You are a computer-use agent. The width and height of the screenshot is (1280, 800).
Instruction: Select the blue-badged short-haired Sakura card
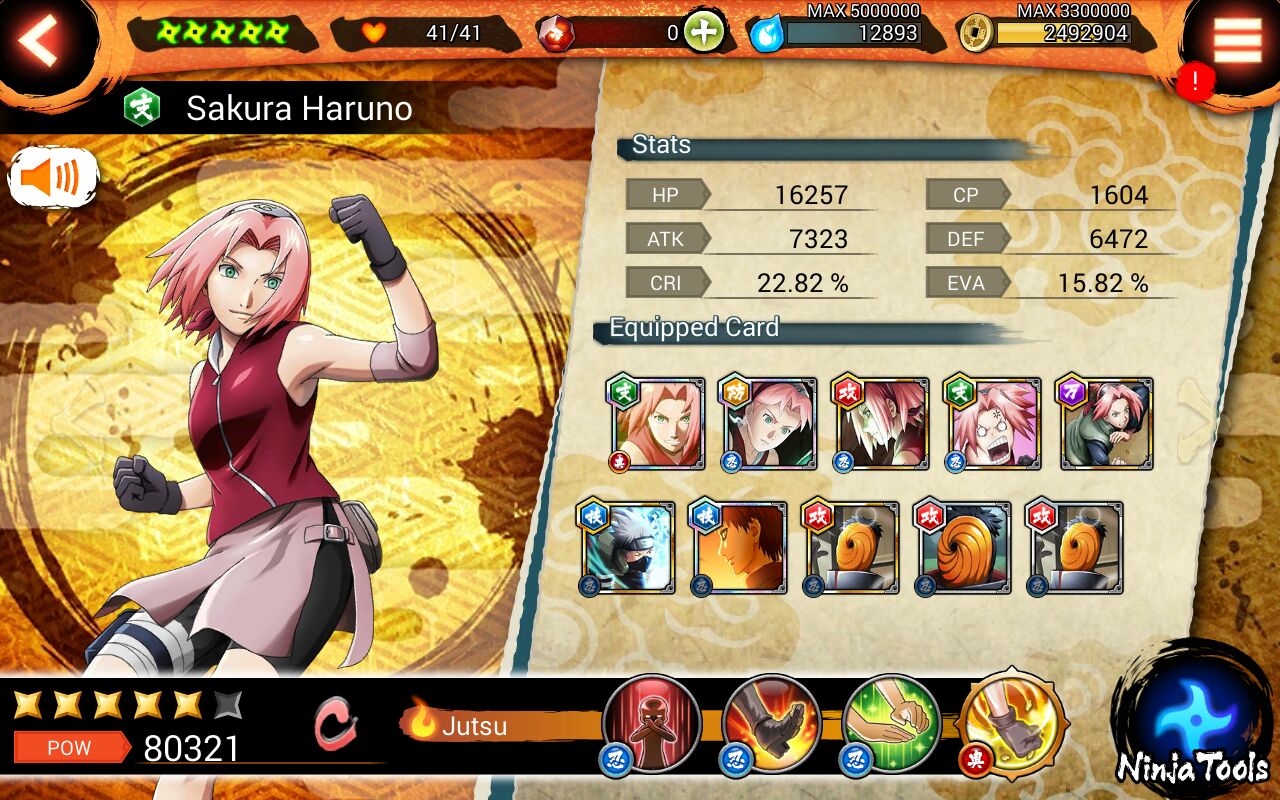point(768,424)
